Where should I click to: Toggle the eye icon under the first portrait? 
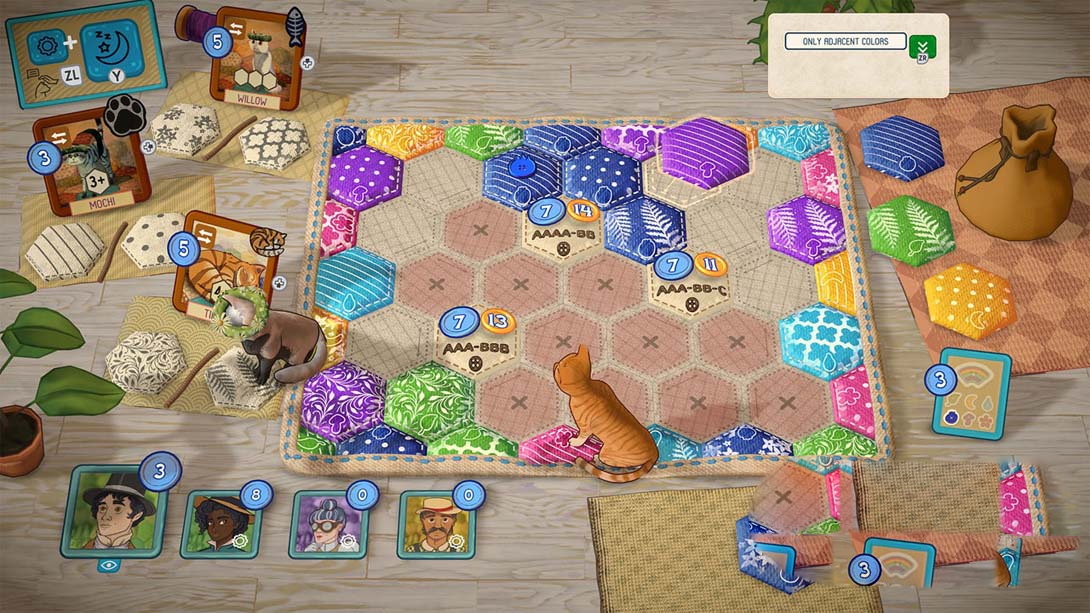(109, 565)
